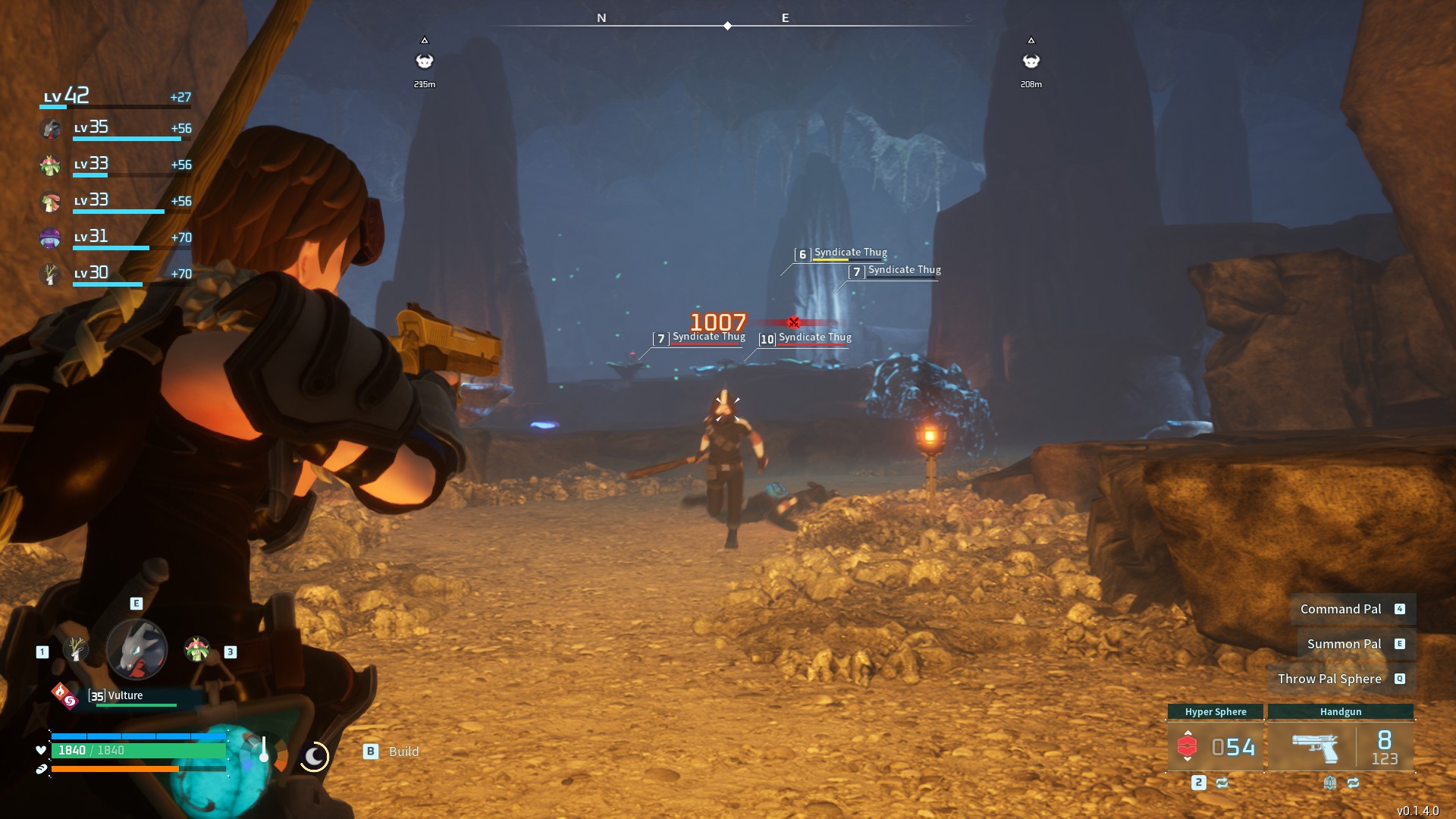Pick the flower pal in the selector

coord(196,649)
